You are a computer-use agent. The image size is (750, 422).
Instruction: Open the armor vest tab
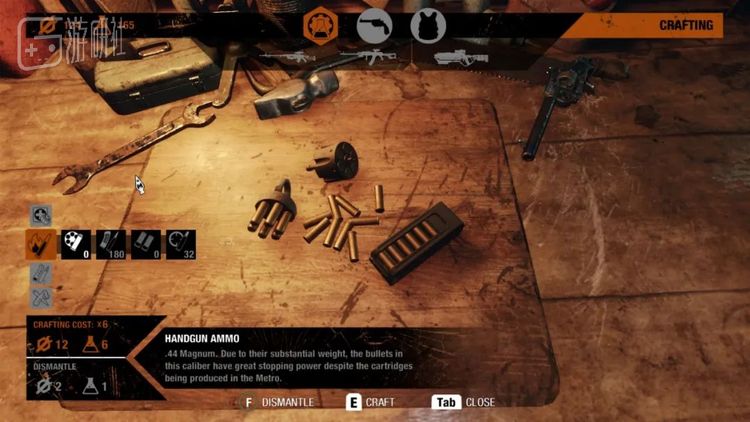(428, 26)
